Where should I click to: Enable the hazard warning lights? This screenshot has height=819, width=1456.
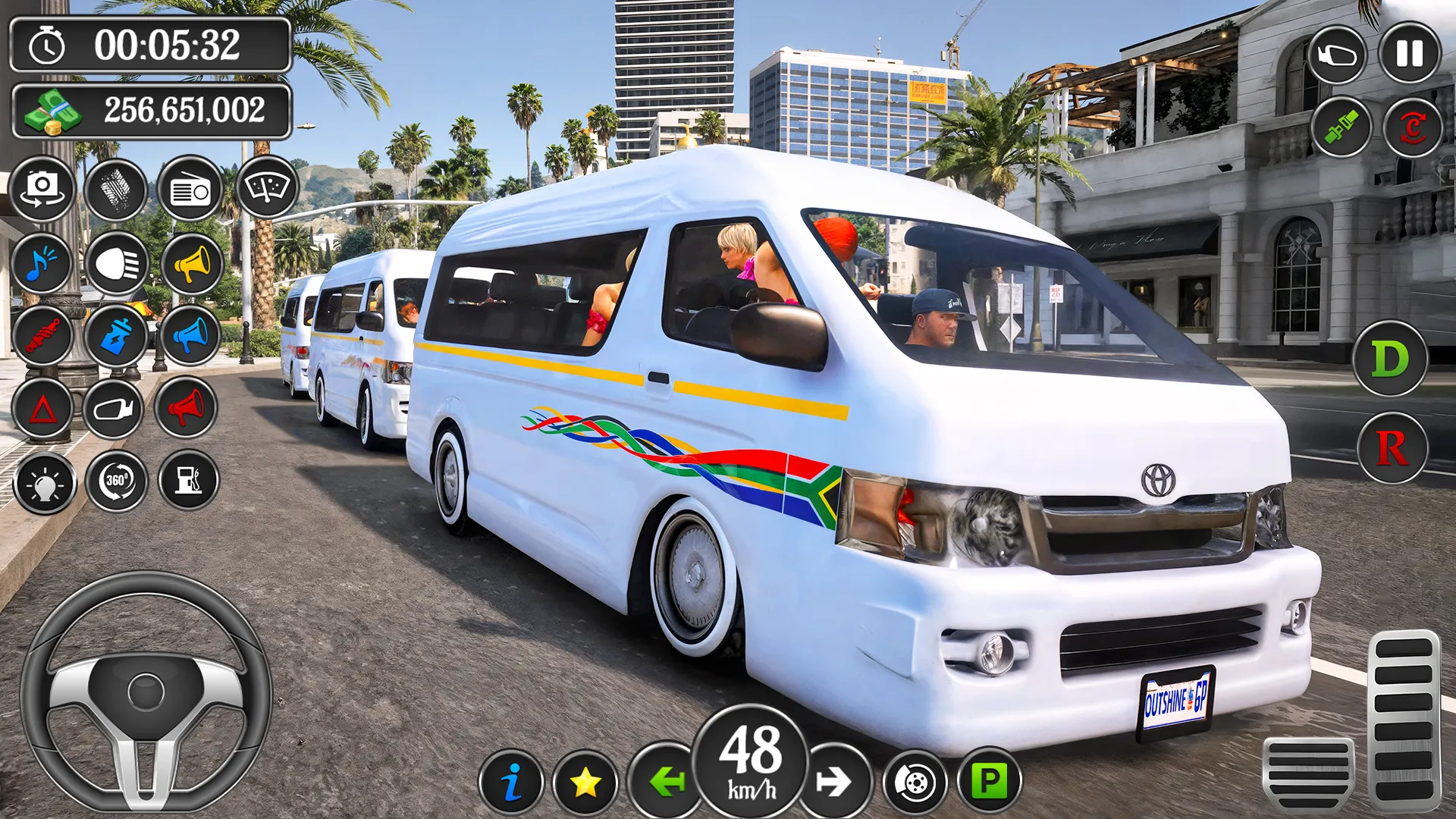(43, 408)
